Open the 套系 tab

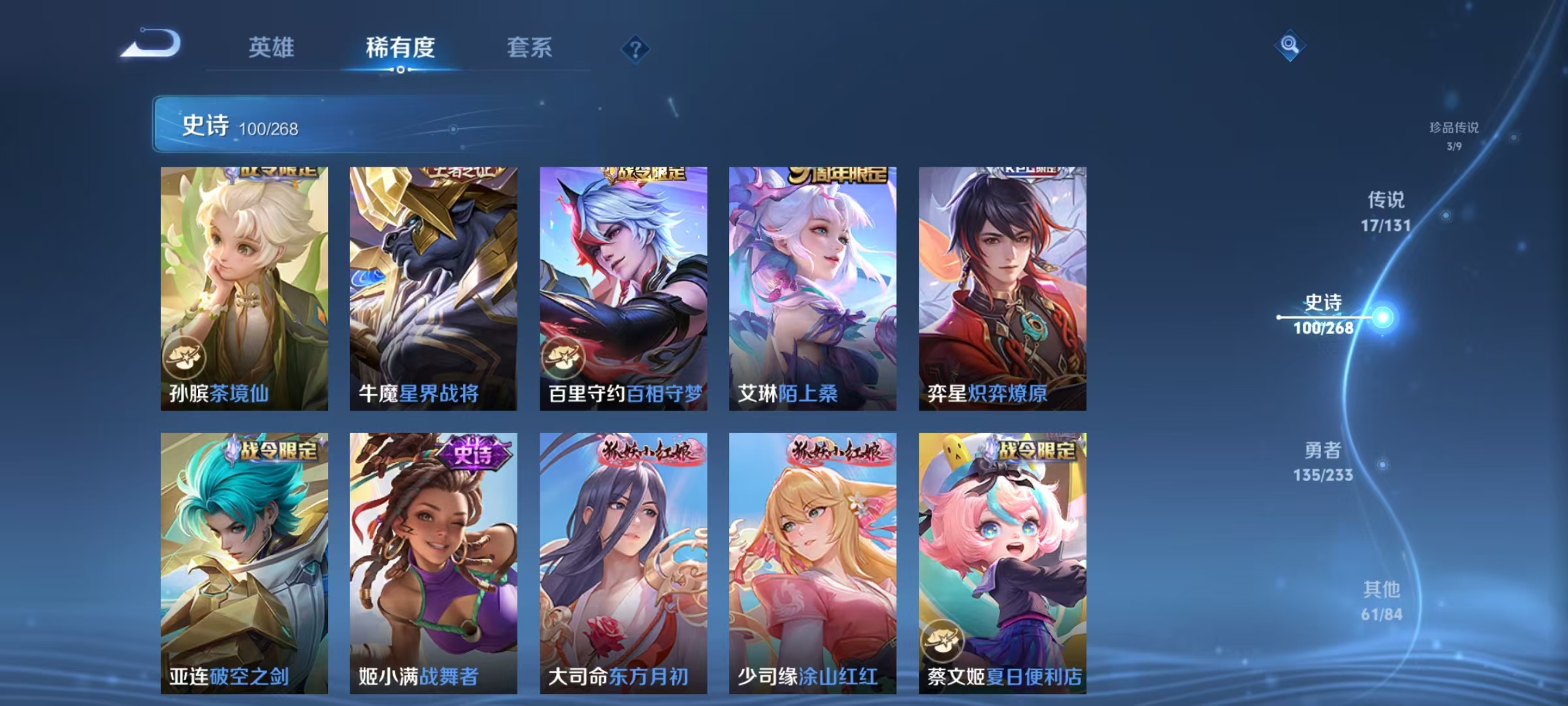coord(531,47)
